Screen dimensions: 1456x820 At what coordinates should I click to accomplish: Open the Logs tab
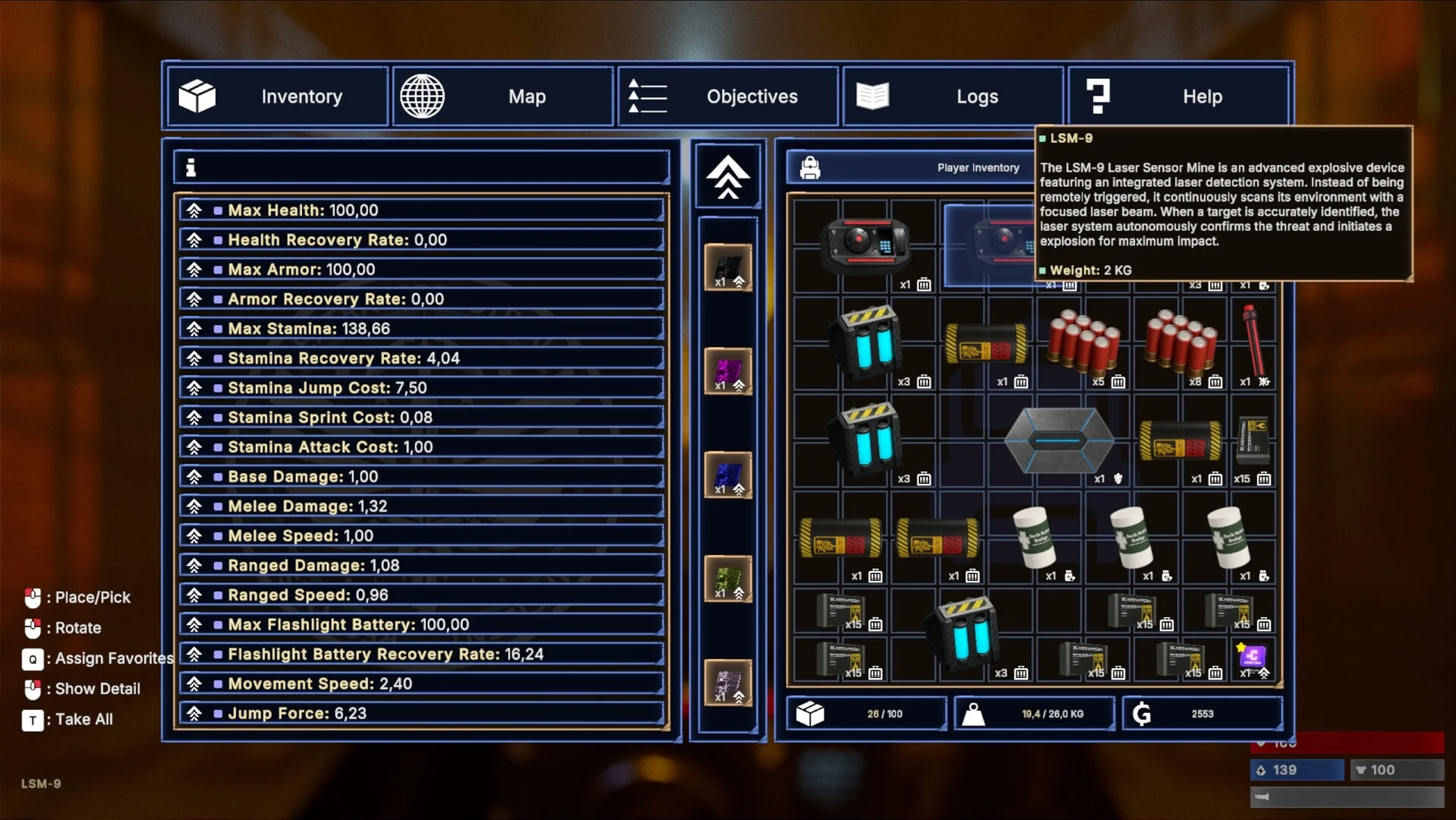coord(953,96)
